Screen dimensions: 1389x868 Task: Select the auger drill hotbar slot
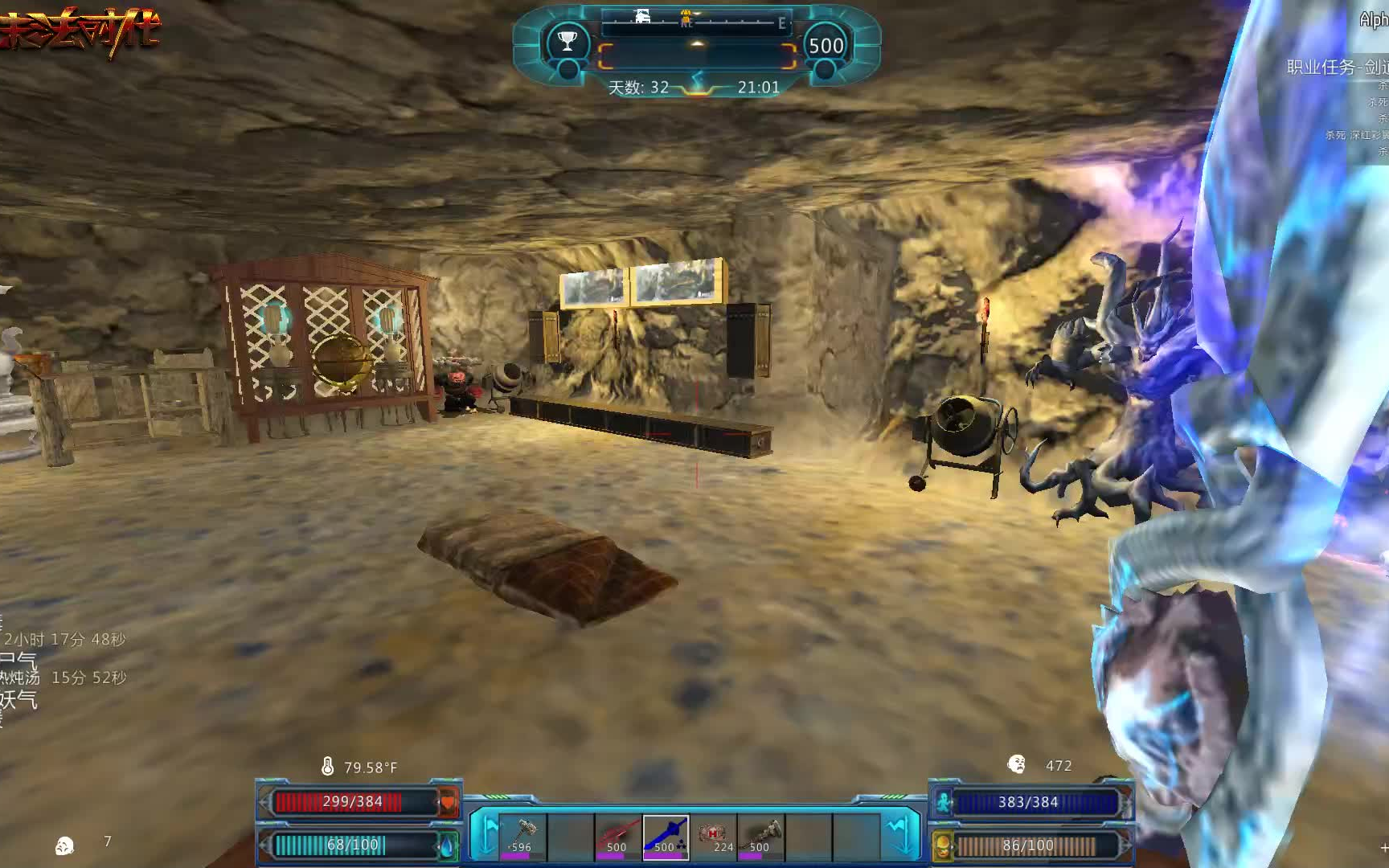pos(761,836)
